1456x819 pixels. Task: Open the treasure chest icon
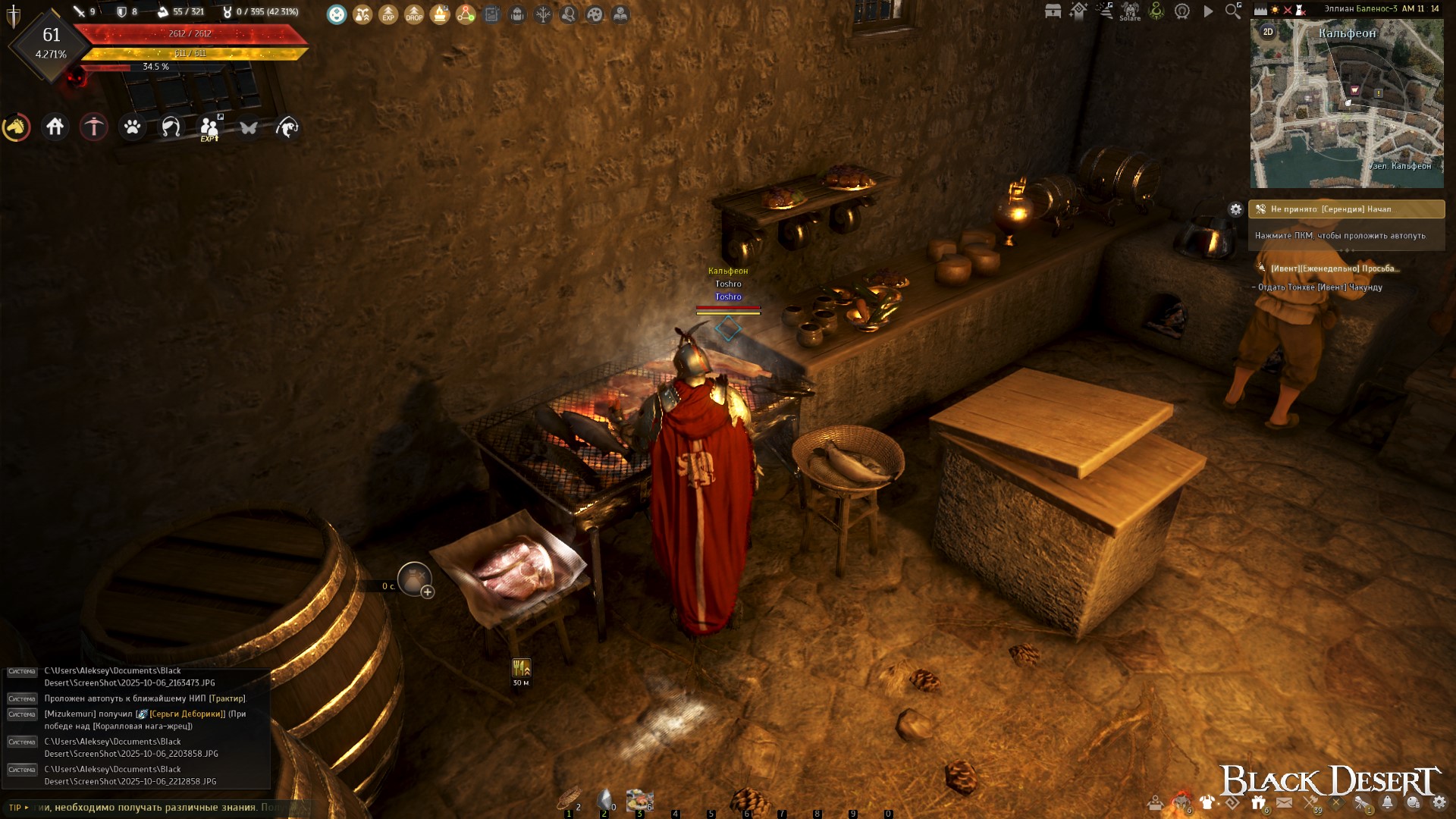[1053, 11]
